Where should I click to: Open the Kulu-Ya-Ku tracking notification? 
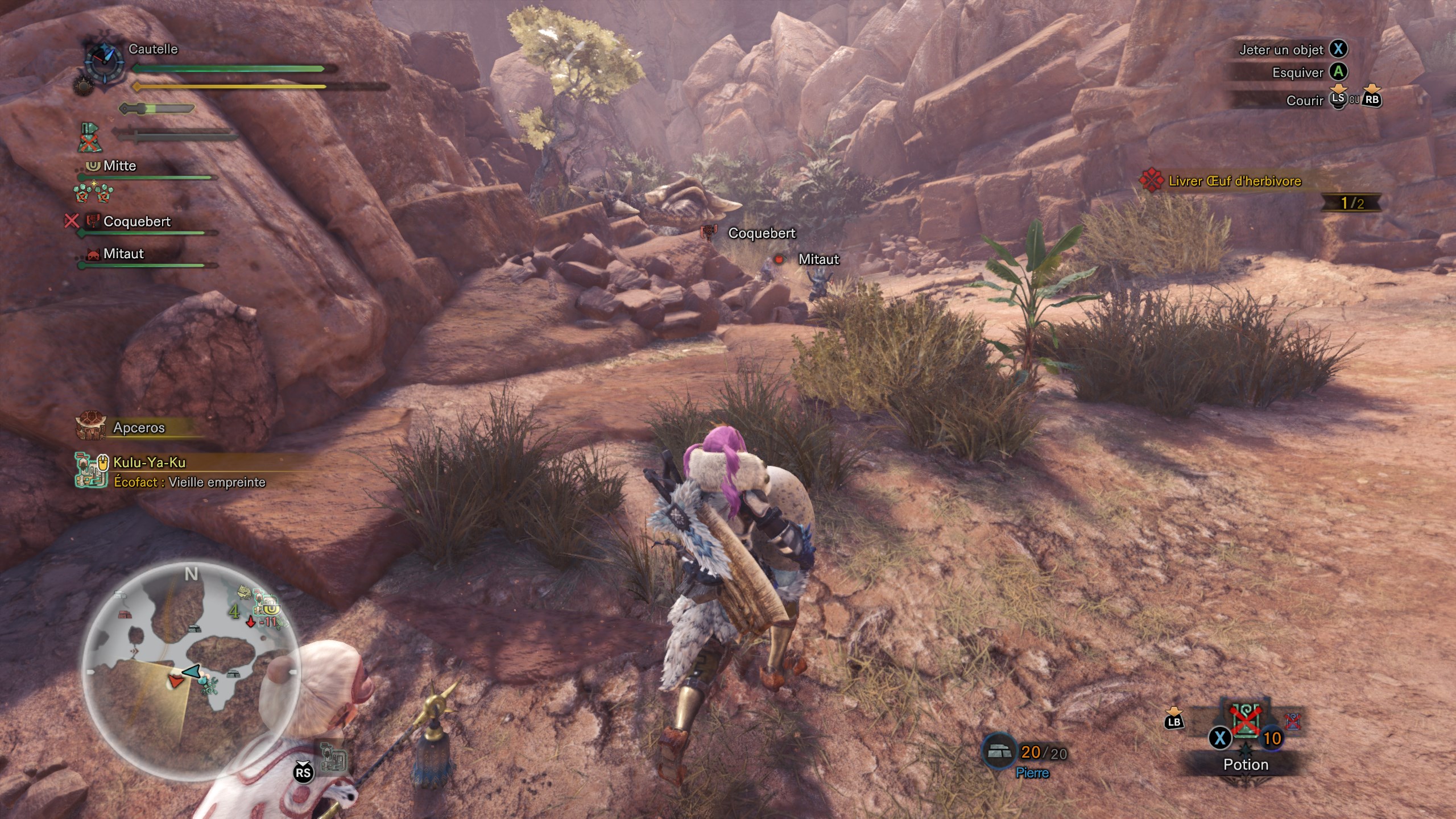[150, 463]
